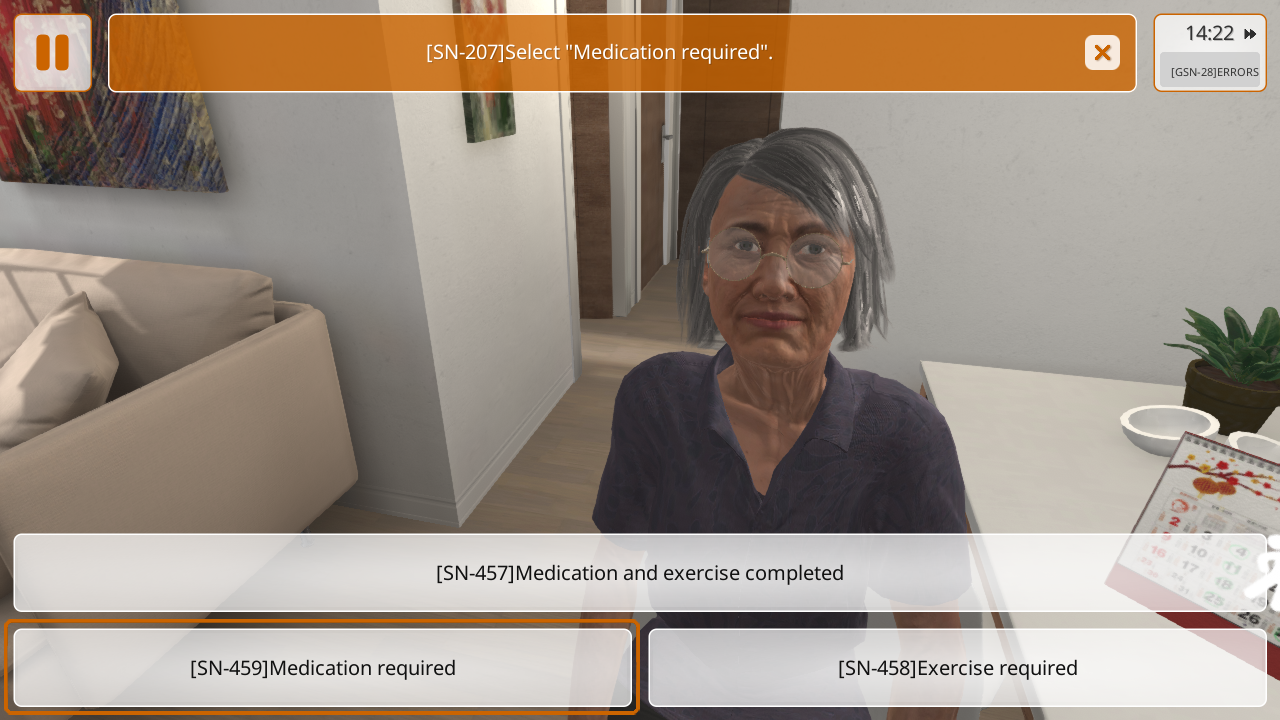This screenshot has width=1280, height=720.
Task: Select "Exercise required" option
Action: [957, 668]
